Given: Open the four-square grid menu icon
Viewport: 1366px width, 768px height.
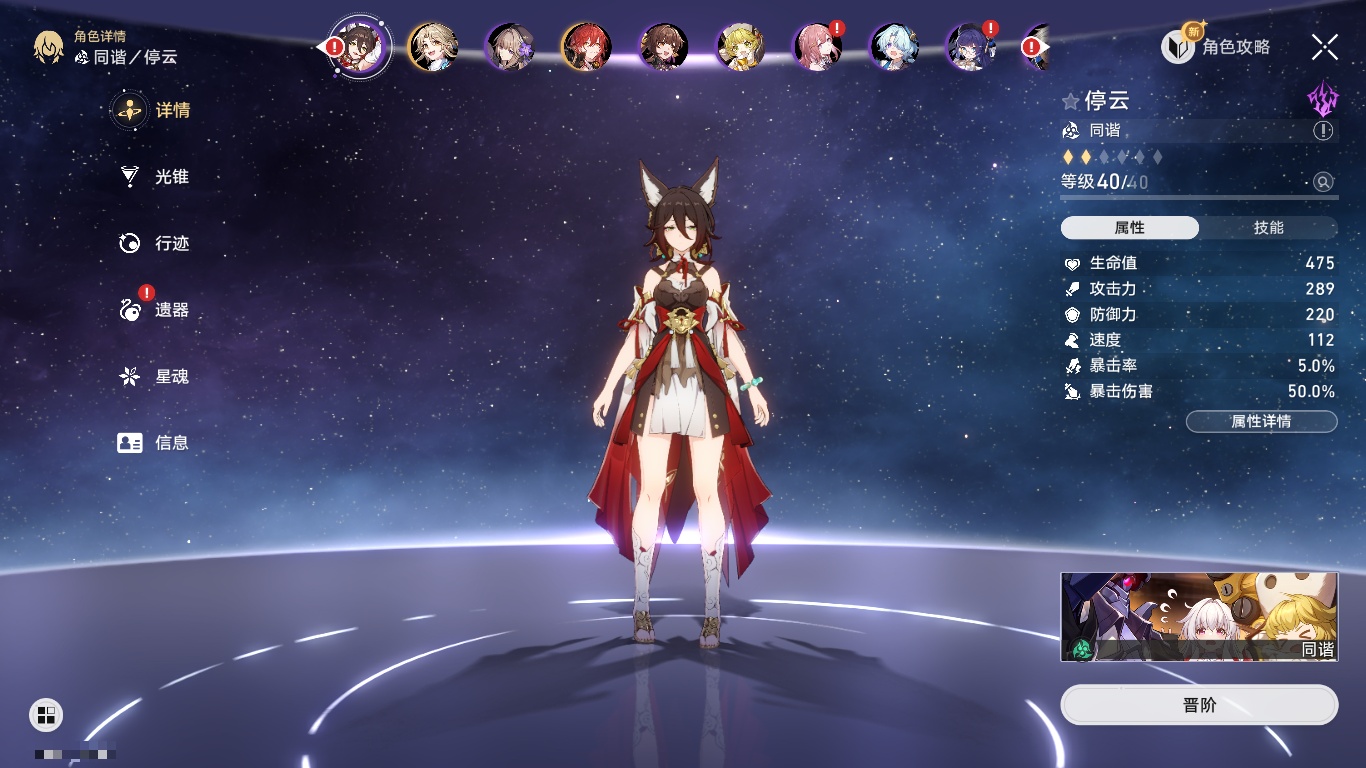Looking at the screenshot, I should tap(46, 714).
